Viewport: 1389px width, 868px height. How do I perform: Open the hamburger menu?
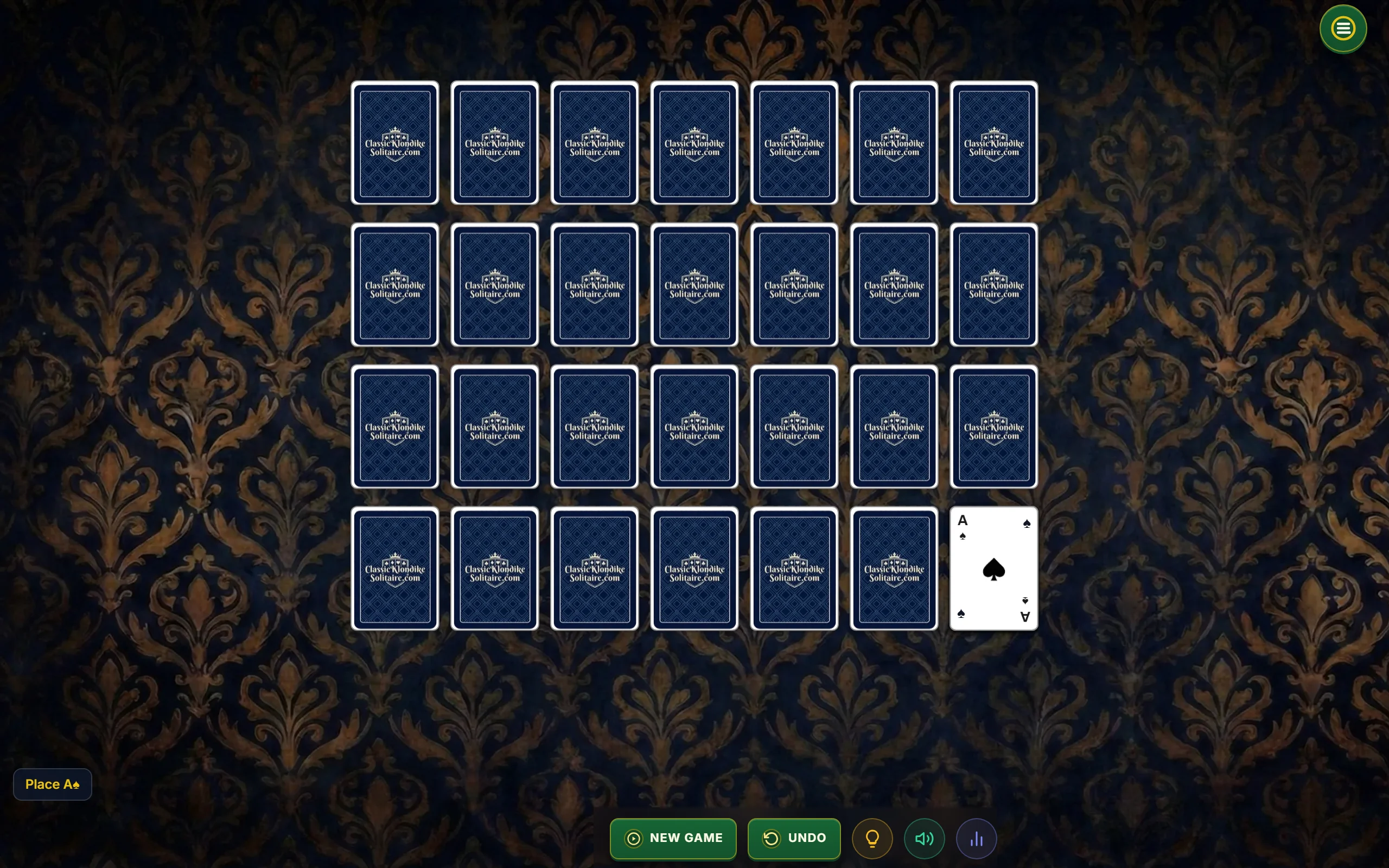point(1342,28)
